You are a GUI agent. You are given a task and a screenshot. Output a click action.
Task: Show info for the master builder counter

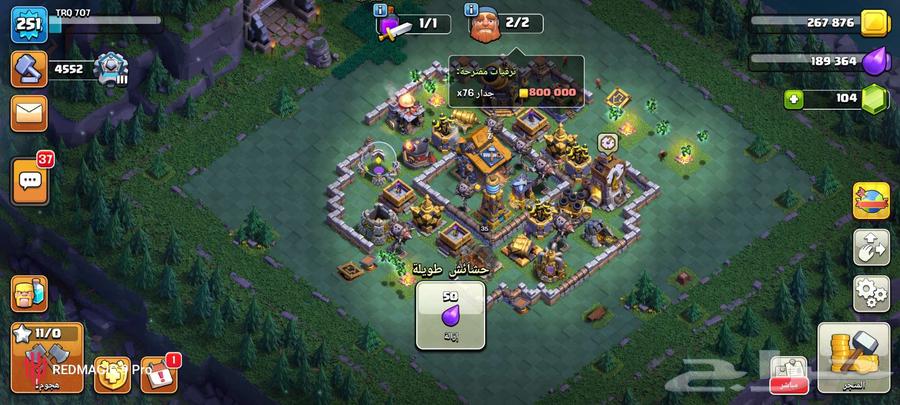click(x=471, y=10)
